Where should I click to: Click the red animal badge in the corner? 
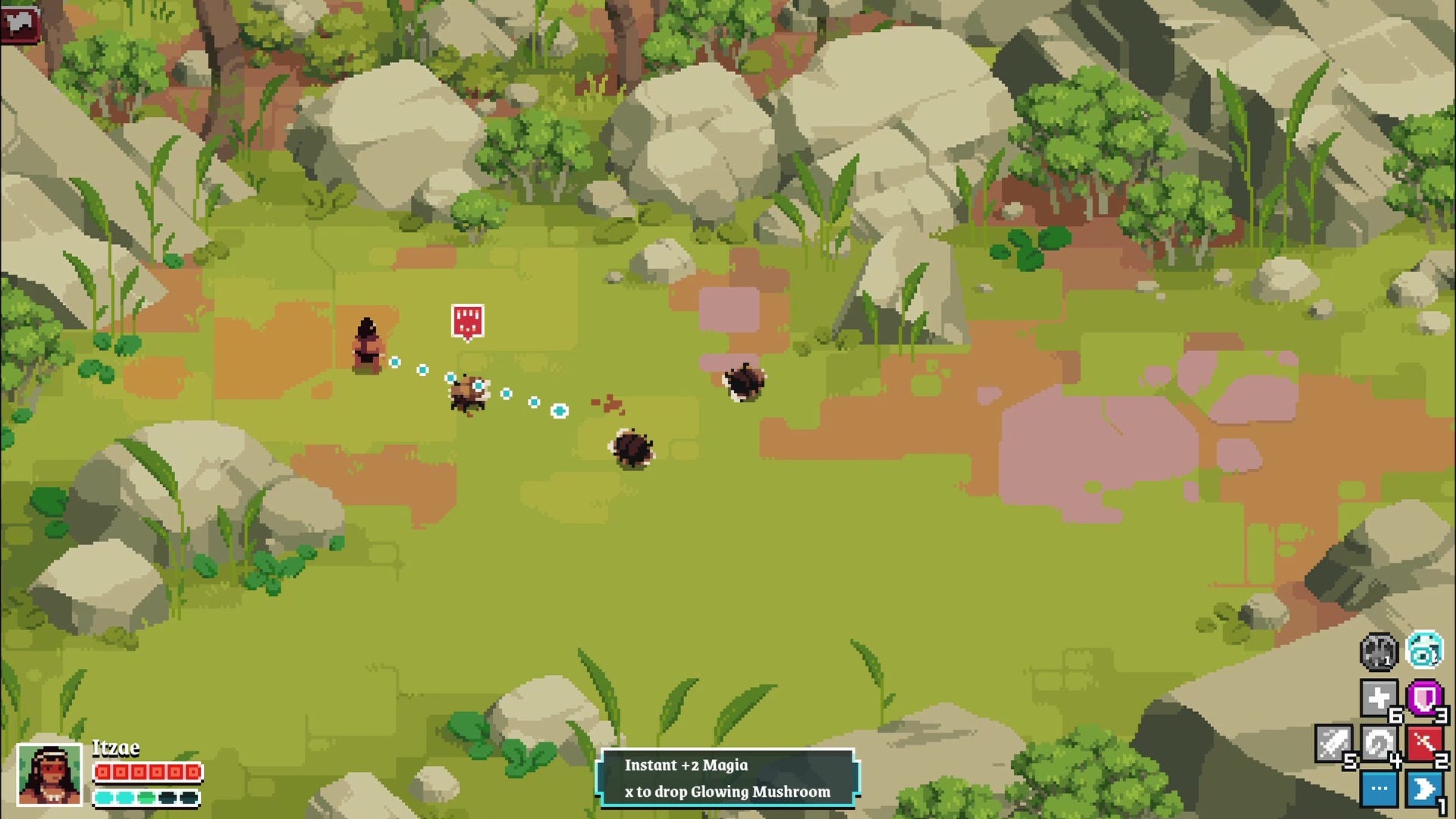pos(20,25)
